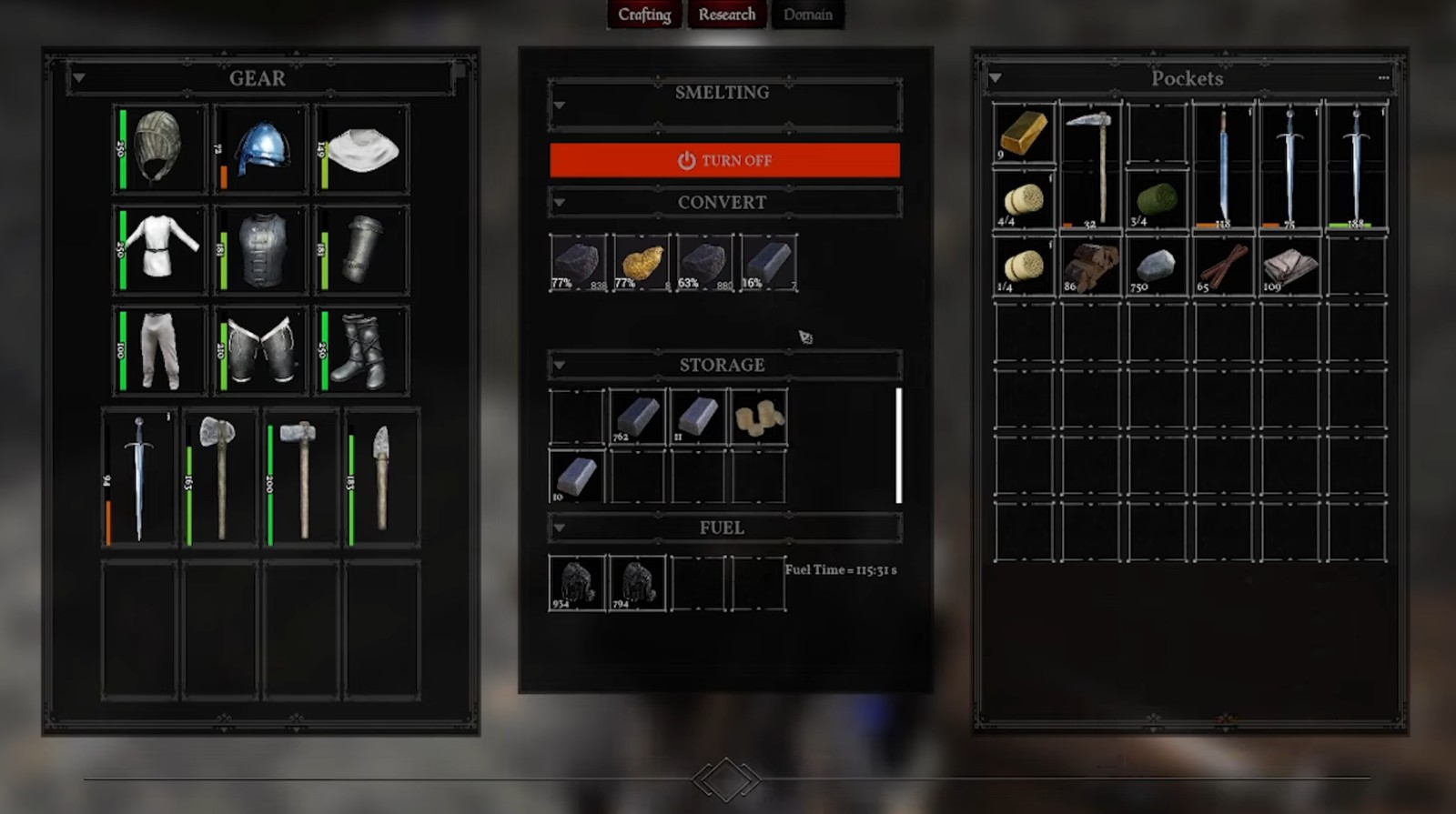Screen dimensions: 1456x814
Task: Collapse the Fuel section header
Action: tap(560, 528)
